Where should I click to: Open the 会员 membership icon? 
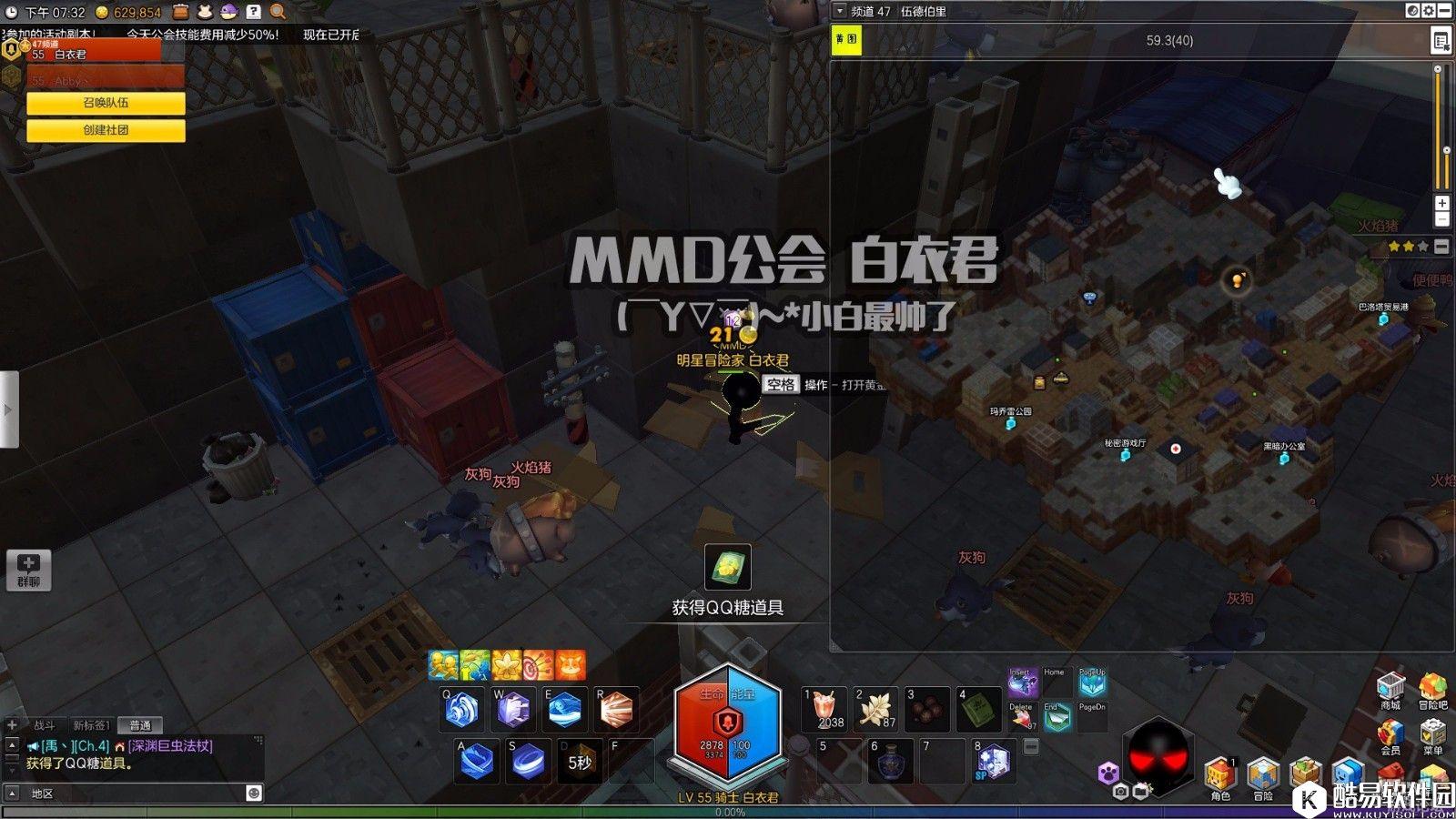click(1390, 735)
